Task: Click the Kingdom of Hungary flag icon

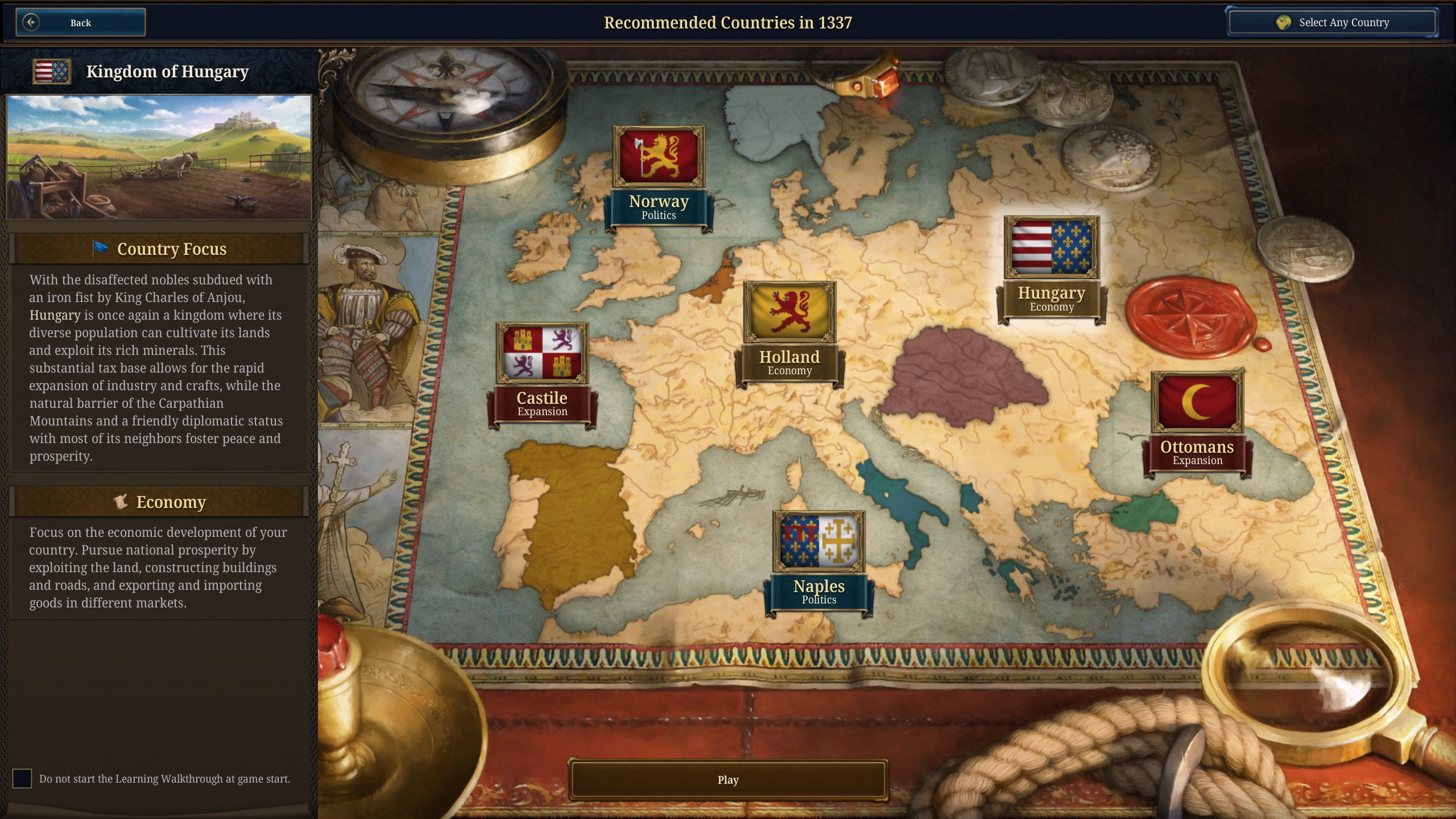Action: click(x=52, y=72)
